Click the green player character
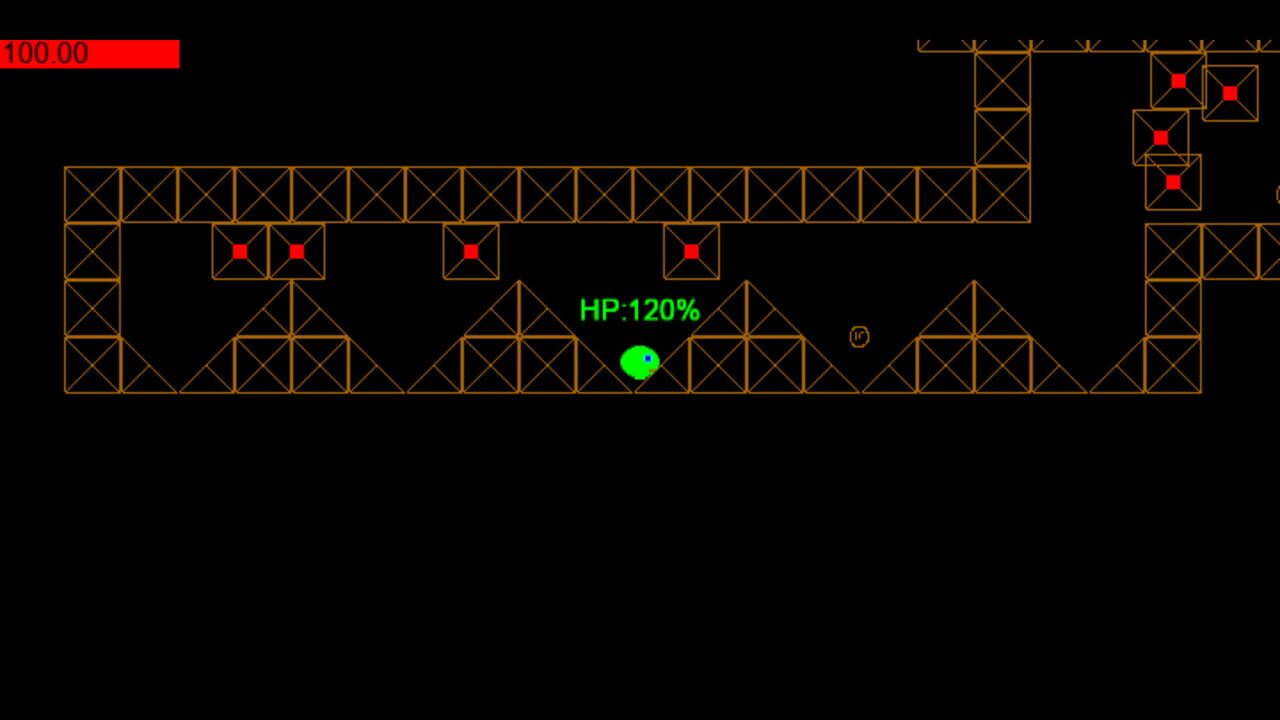This screenshot has height=720, width=1280. pyautogui.click(x=640, y=362)
